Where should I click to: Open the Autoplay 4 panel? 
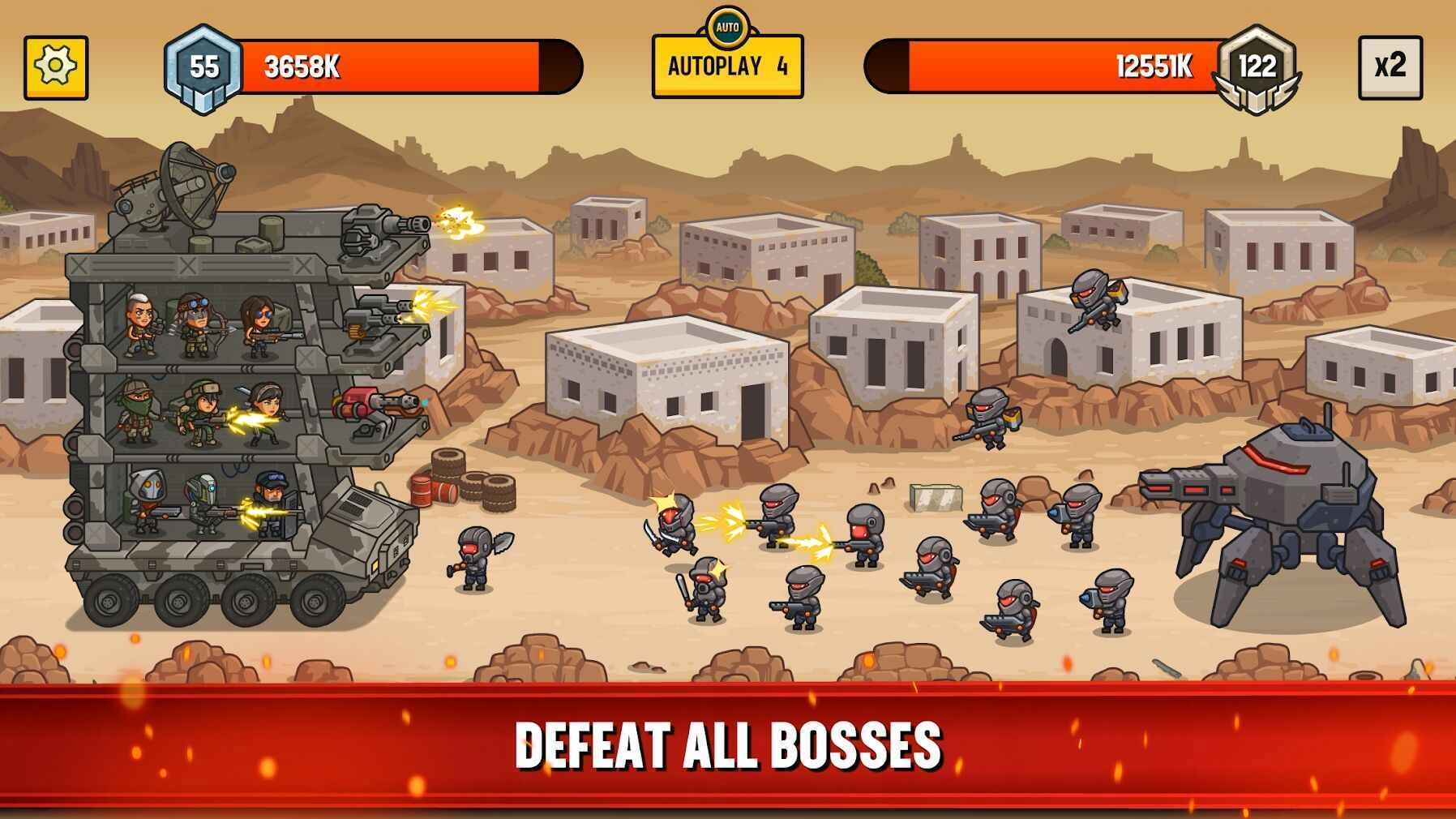click(x=728, y=69)
